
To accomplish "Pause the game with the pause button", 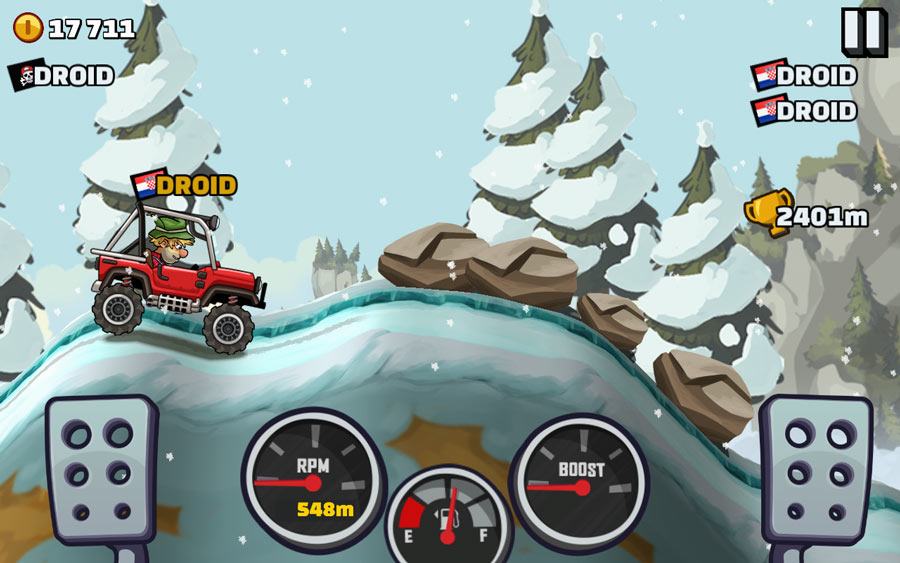I will [862, 31].
